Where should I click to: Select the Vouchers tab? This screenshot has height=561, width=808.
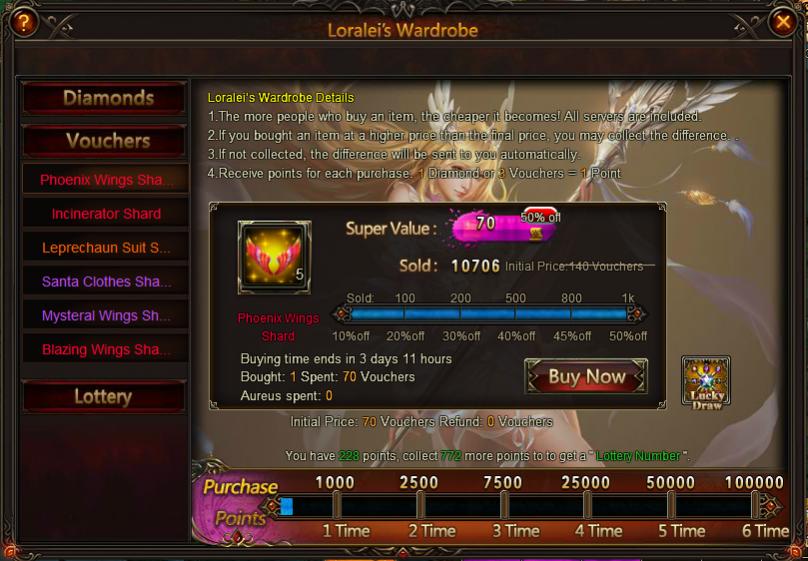(x=104, y=140)
